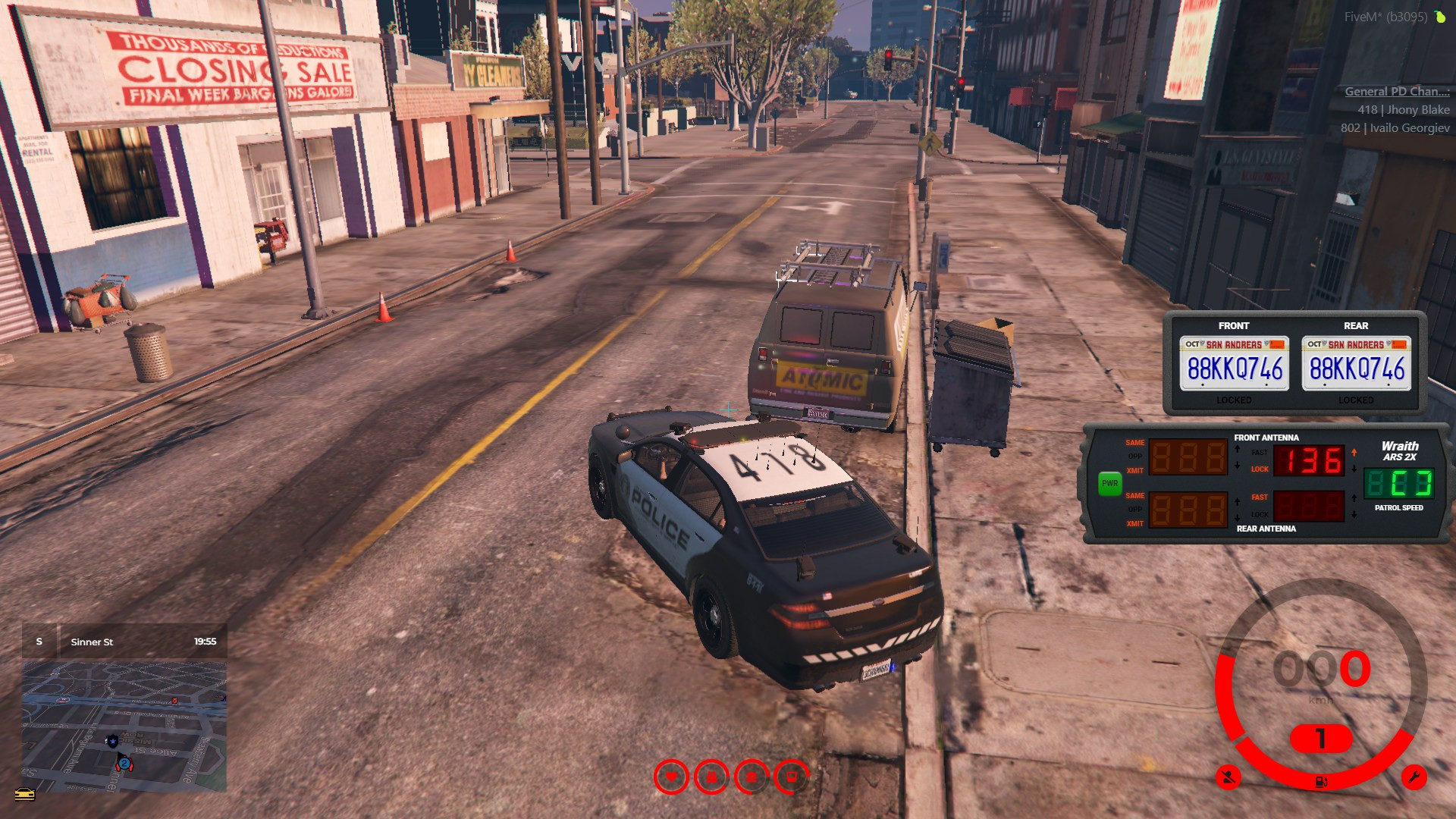The image size is (1456, 819).
Task: Click the burger hunger status icon
Action: [x=752, y=777]
